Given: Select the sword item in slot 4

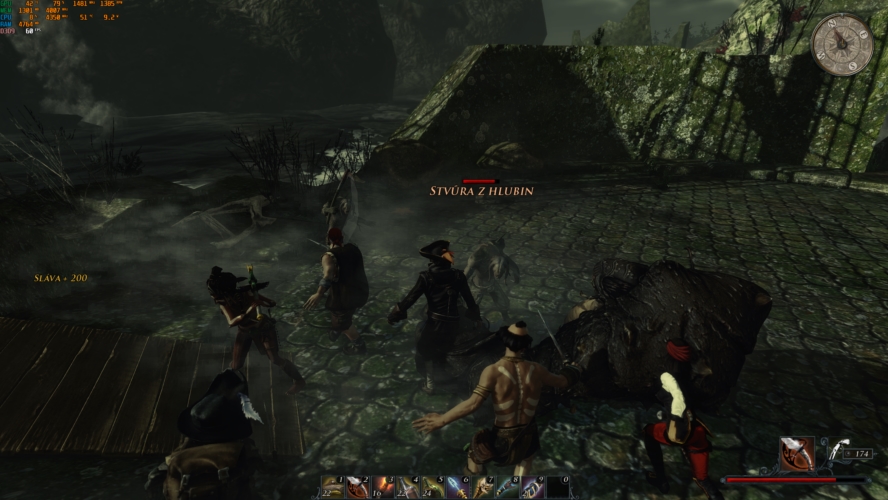Looking at the screenshot, I should point(408,487).
